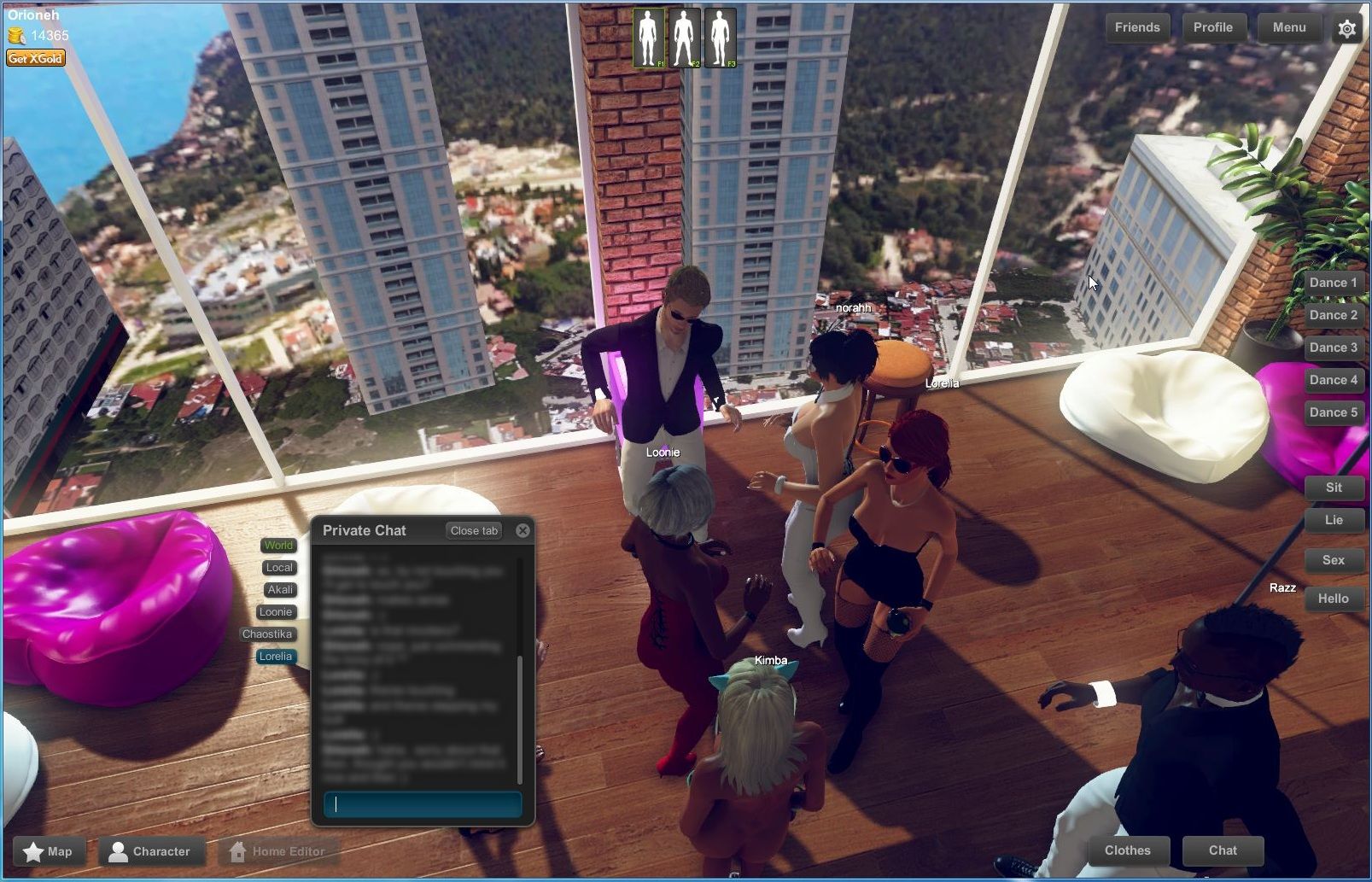This screenshot has width=1372, height=882.
Task: Switch to the Loonie private chat tab
Action: pyautogui.click(x=276, y=611)
